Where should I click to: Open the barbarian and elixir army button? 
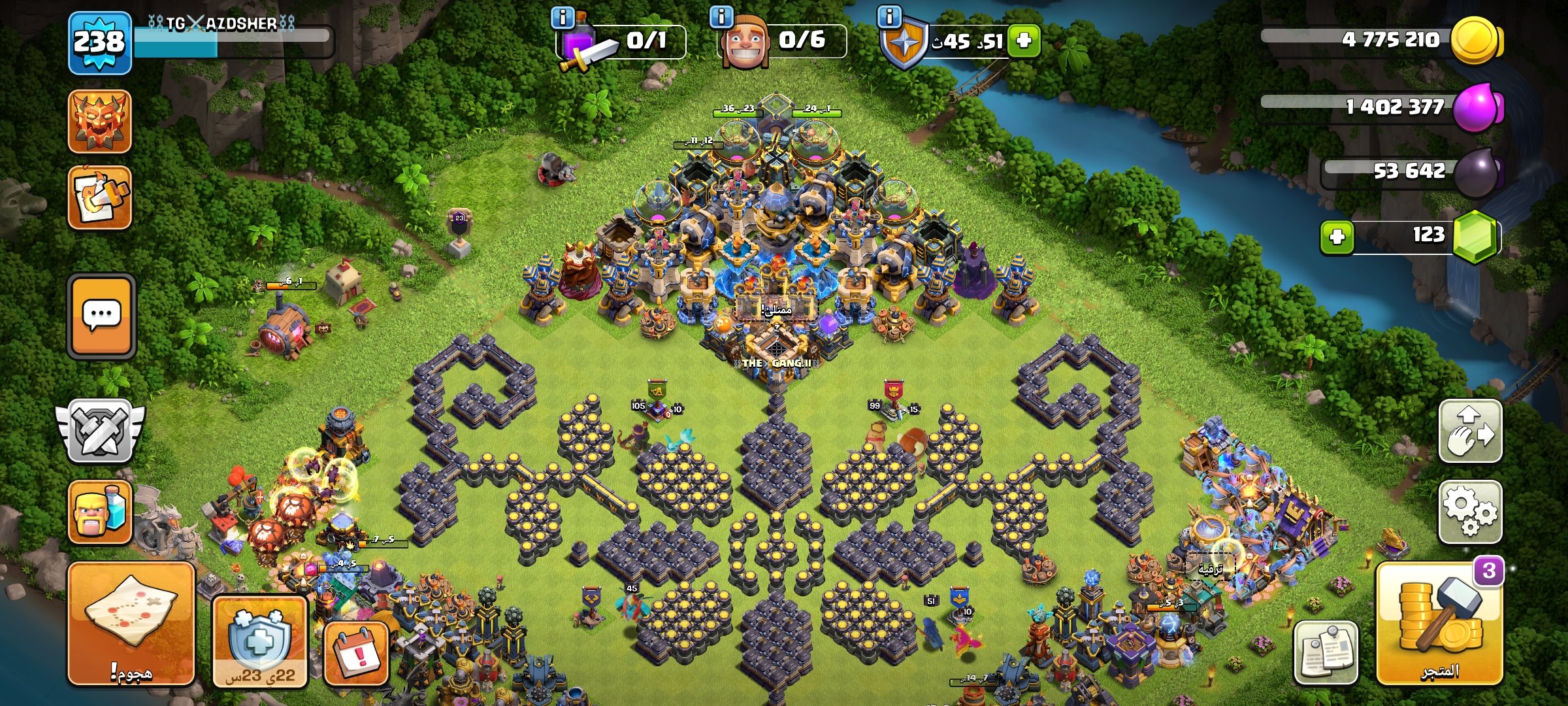tap(100, 512)
